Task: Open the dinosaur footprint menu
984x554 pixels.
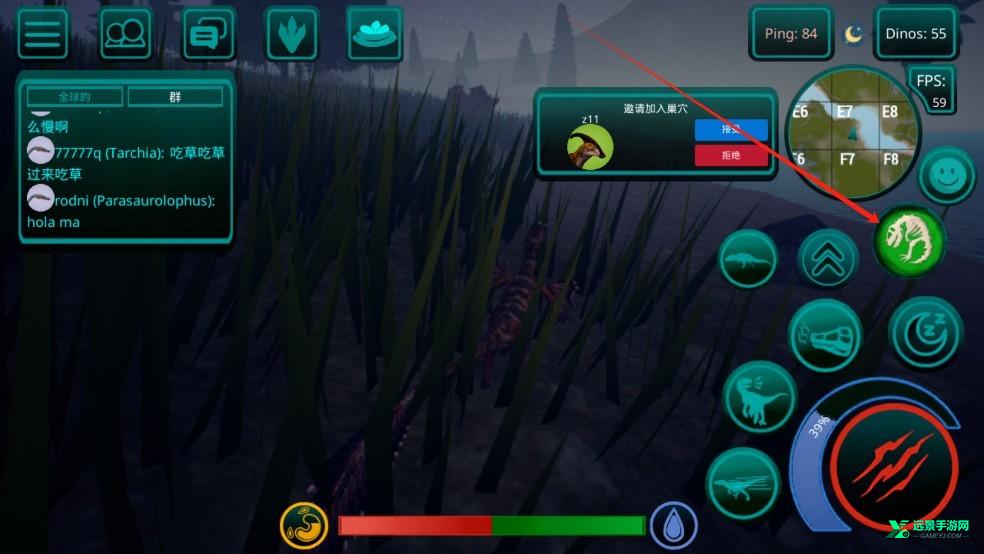Action: tap(292, 34)
